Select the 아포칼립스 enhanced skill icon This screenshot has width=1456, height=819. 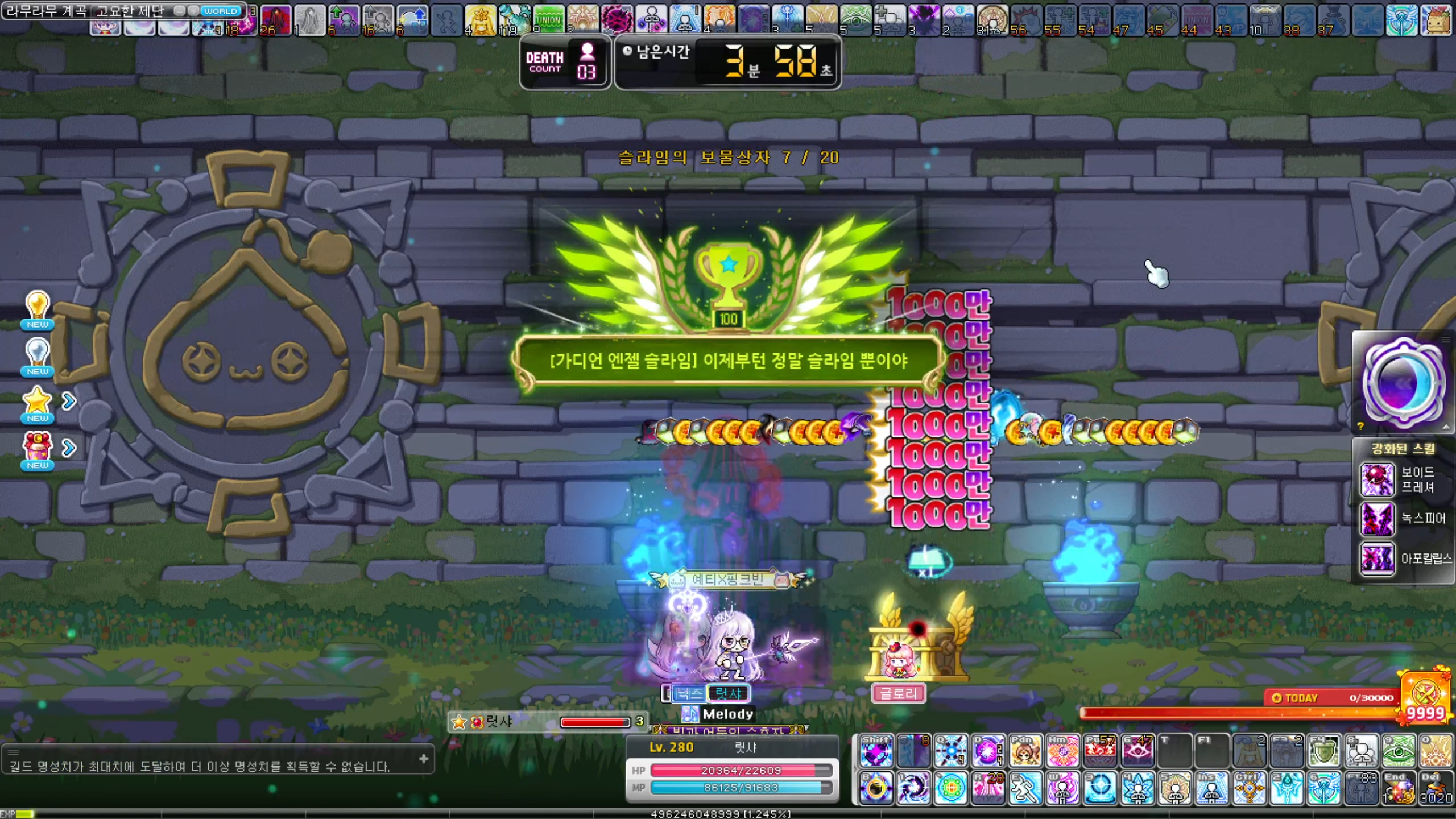(x=1376, y=559)
